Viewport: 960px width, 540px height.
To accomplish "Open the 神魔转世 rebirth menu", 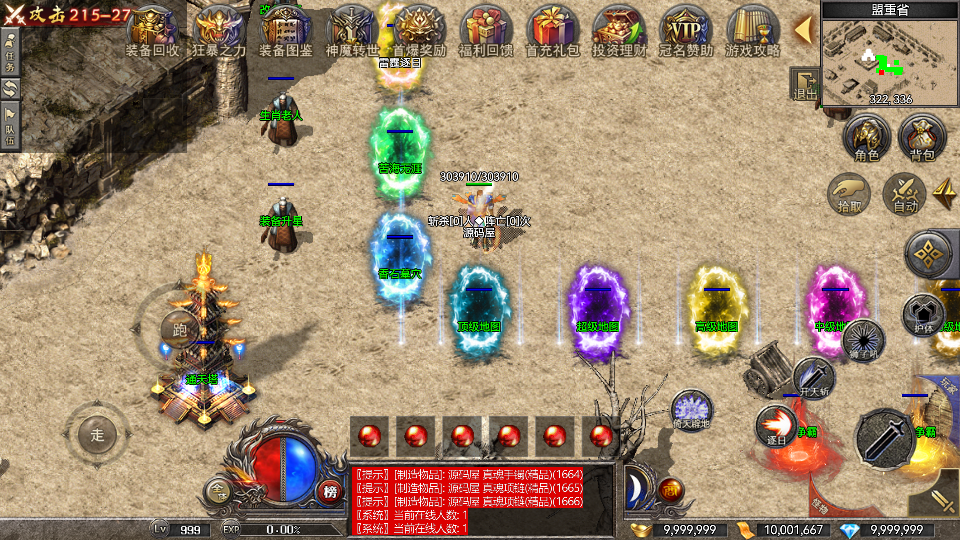I will pos(352,30).
